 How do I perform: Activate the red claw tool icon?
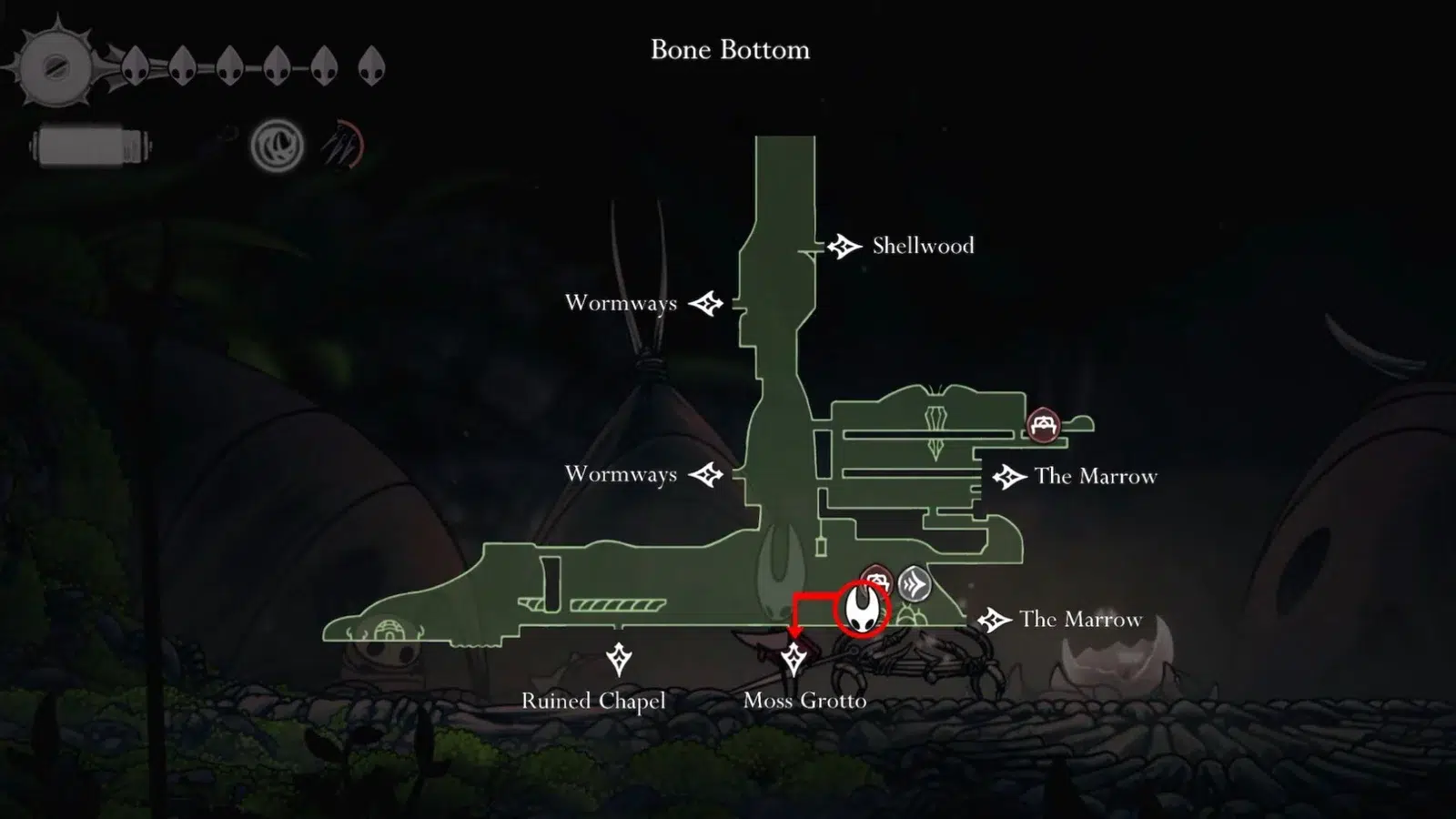coord(343,146)
